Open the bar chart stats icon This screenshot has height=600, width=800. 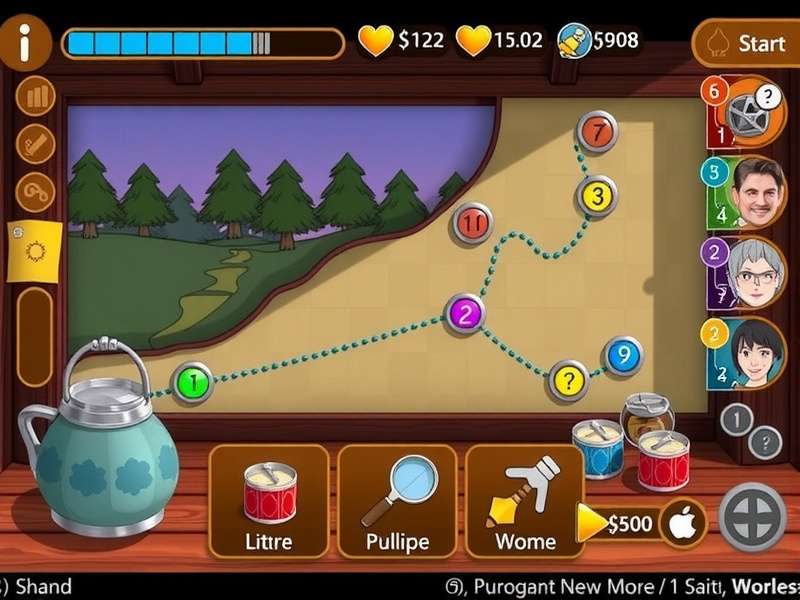[35, 97]
